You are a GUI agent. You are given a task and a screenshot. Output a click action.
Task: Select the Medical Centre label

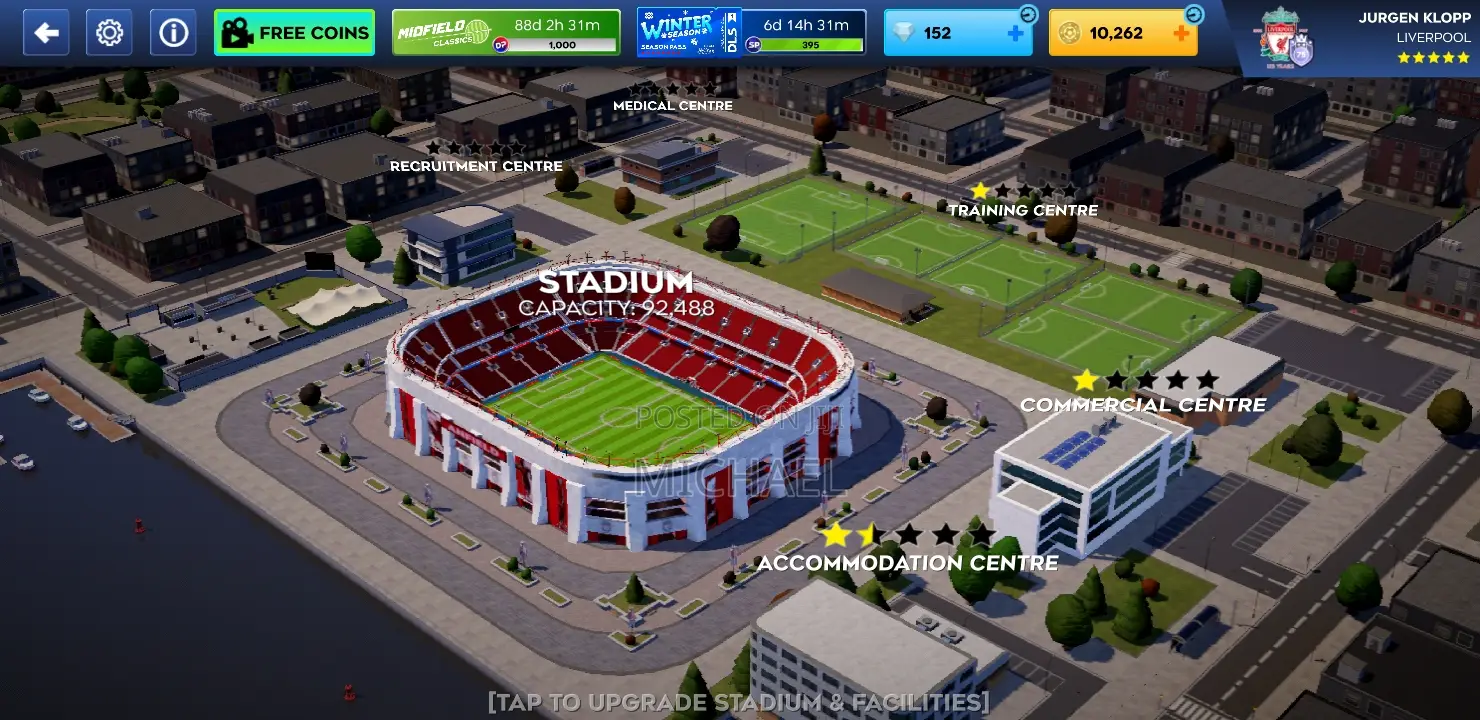click(672, 105)
